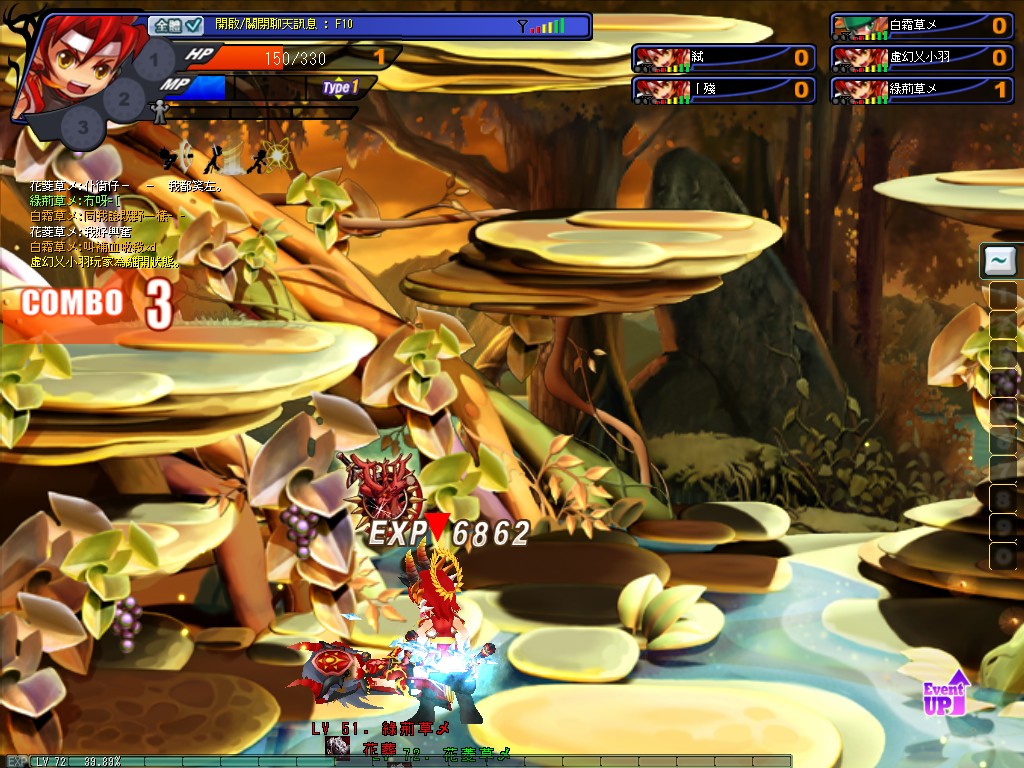Click the tilde (~) quick slot key
1024x768 pixels.
point(997,261)
